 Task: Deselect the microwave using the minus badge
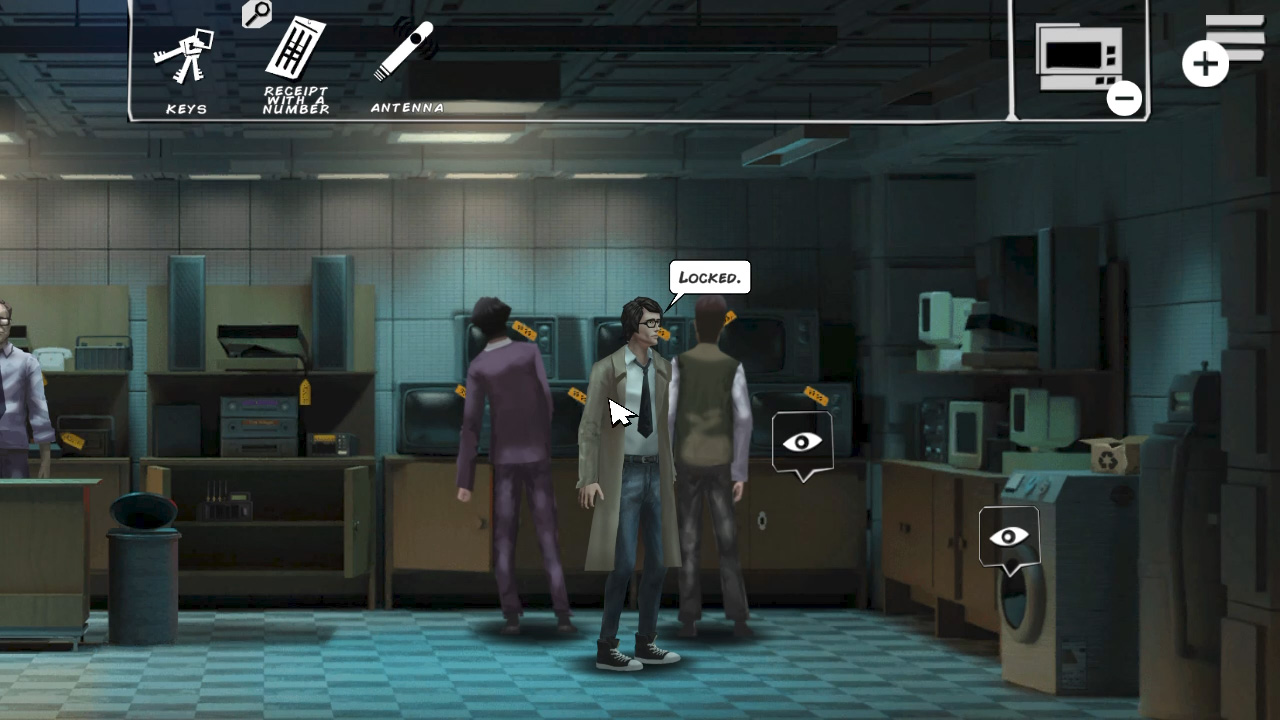click(1124, 97)
